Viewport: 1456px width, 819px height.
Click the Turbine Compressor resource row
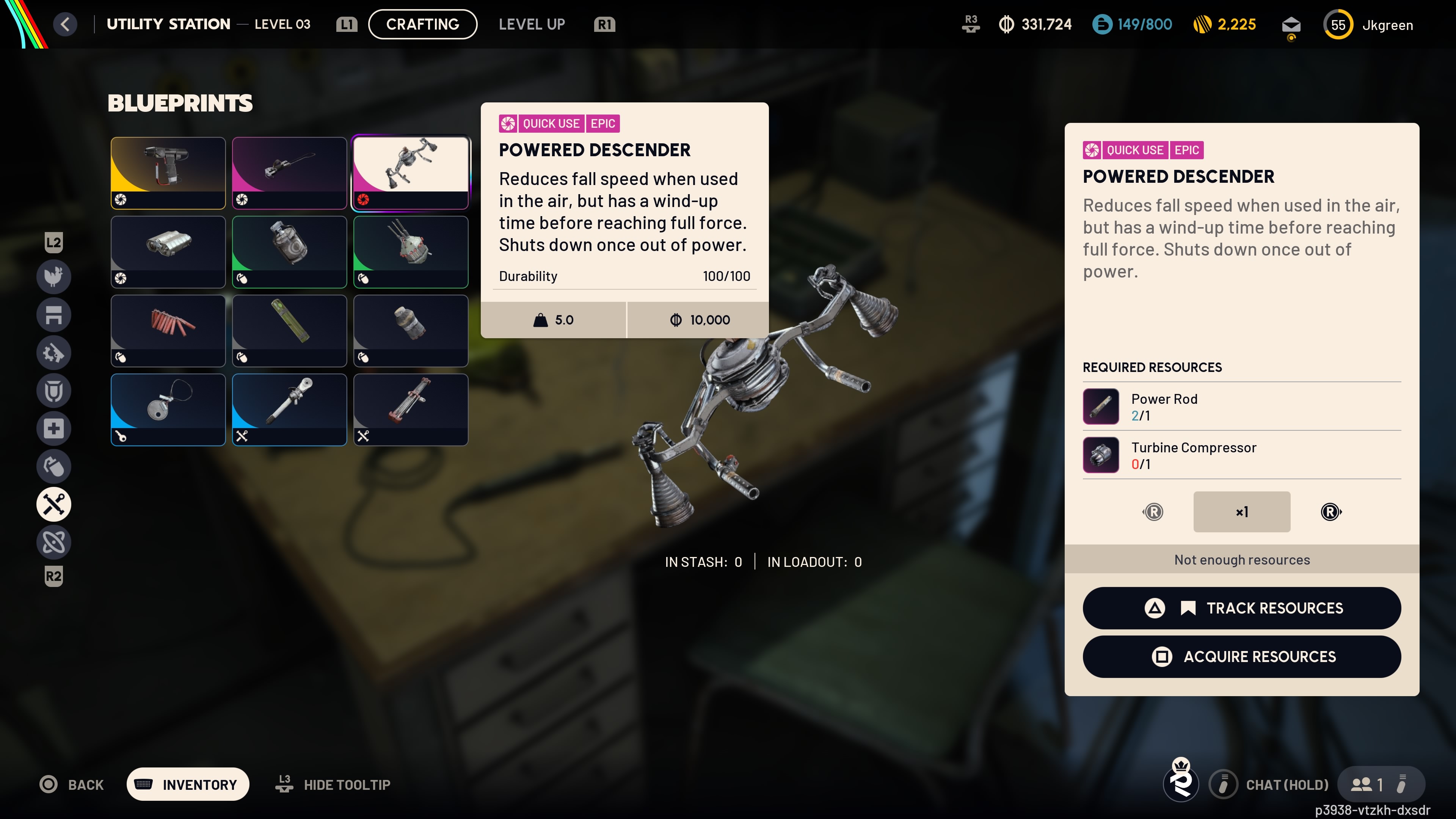point(1241,455)
